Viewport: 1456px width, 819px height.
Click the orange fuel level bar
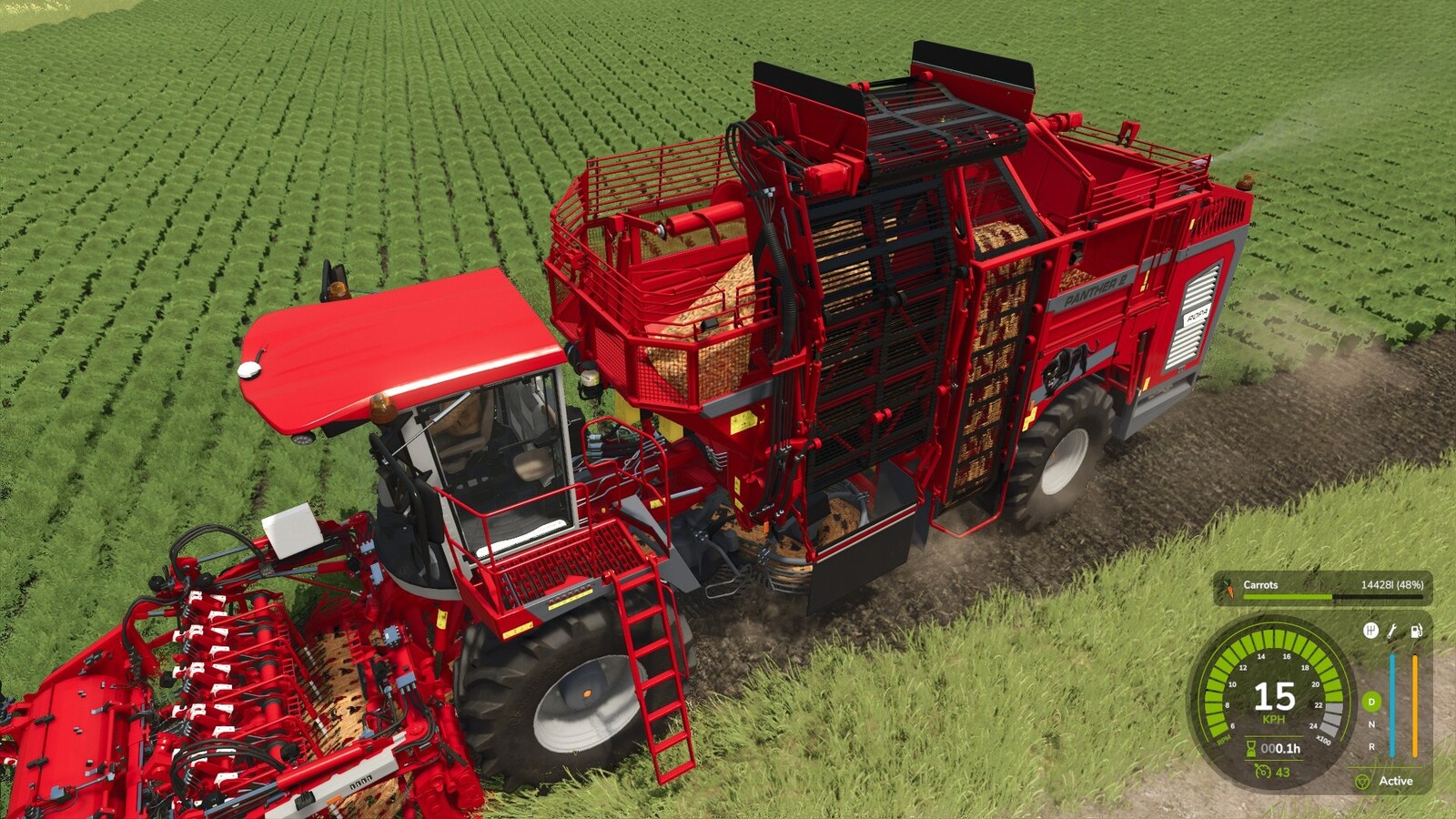click(x=1414, y=705)
